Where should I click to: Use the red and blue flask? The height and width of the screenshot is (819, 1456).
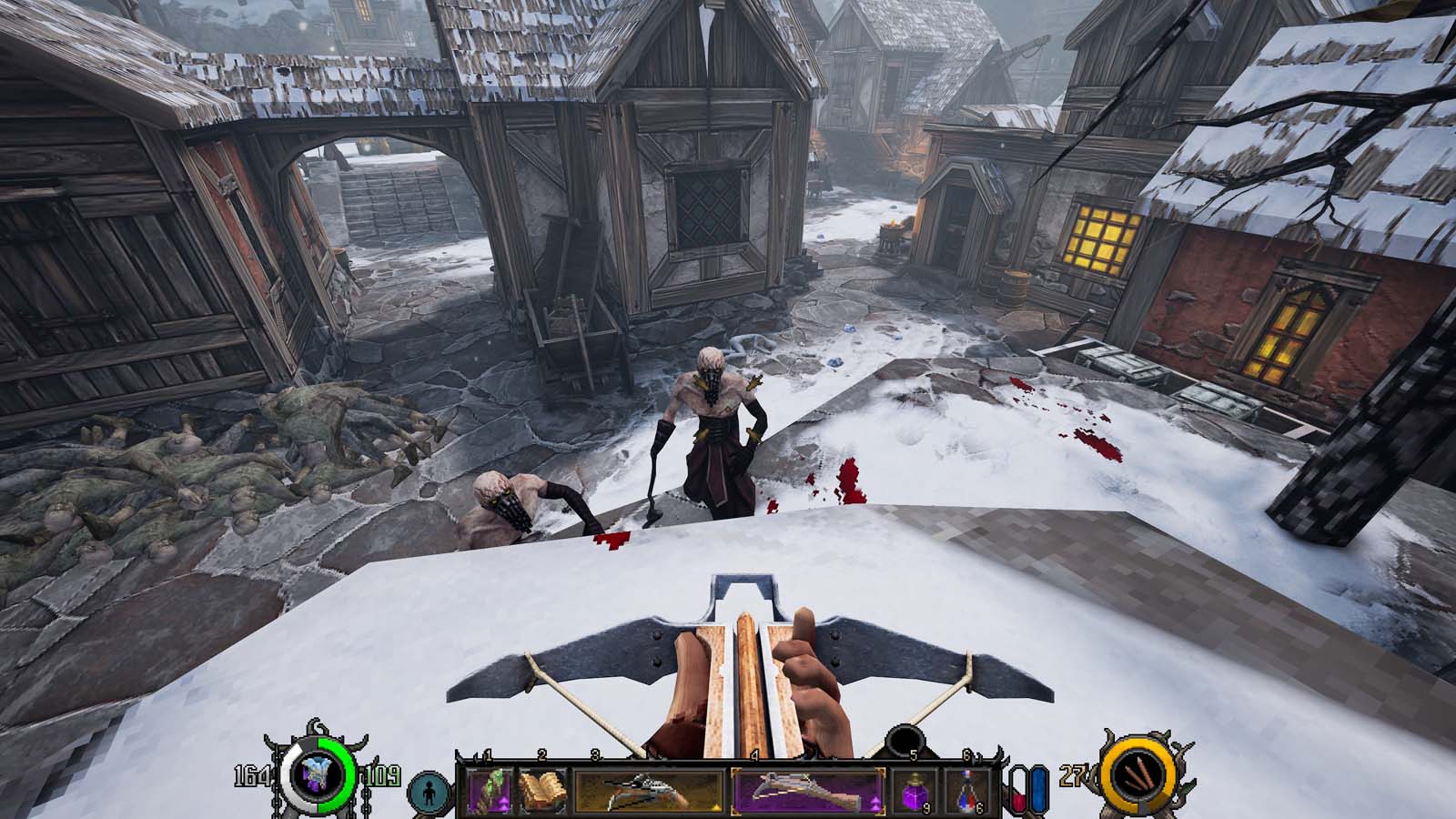tap(968, 791)
